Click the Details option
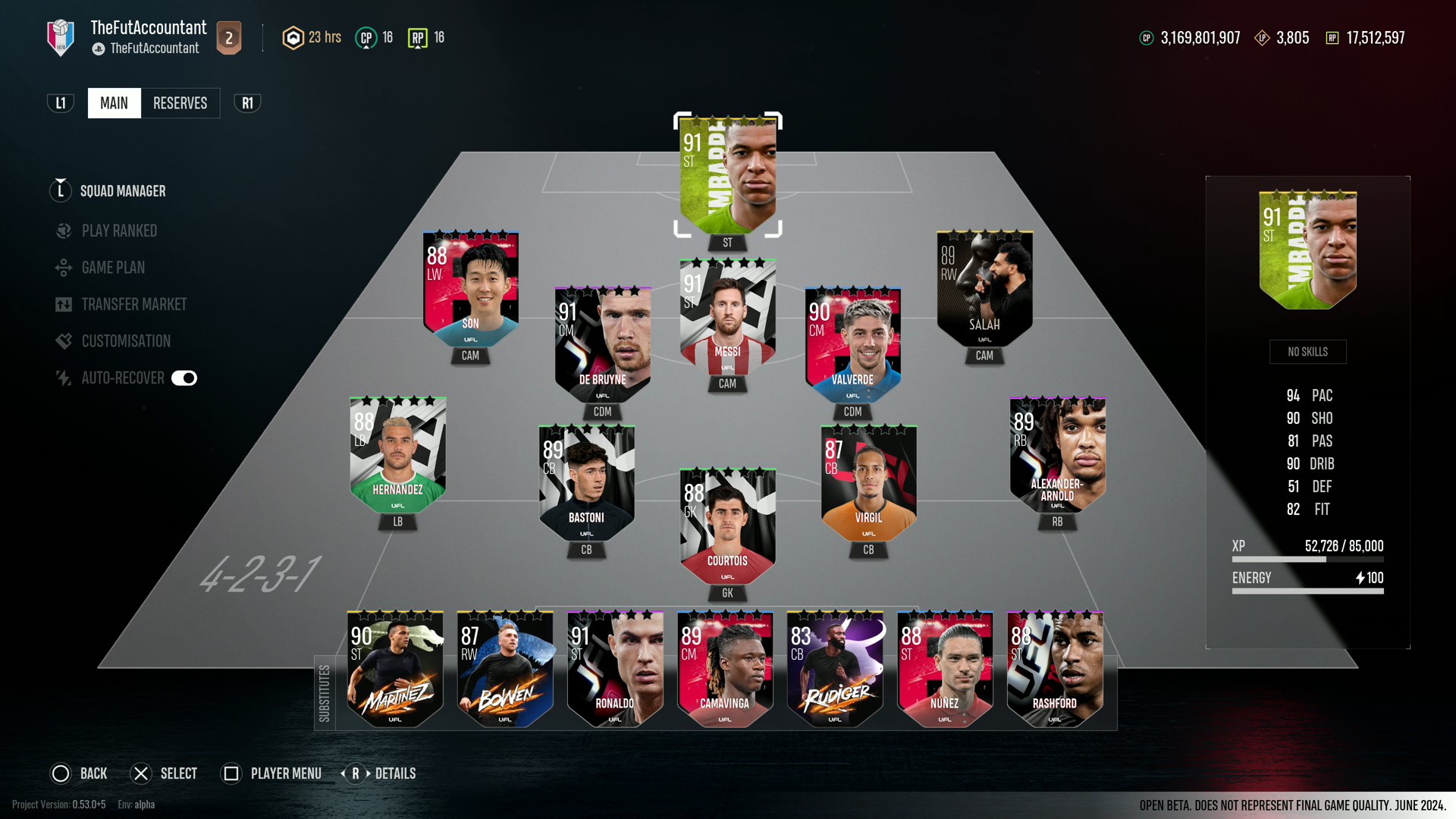This screenshot has height=819, width=1456. pyautogui.click(x=395, y=773)
